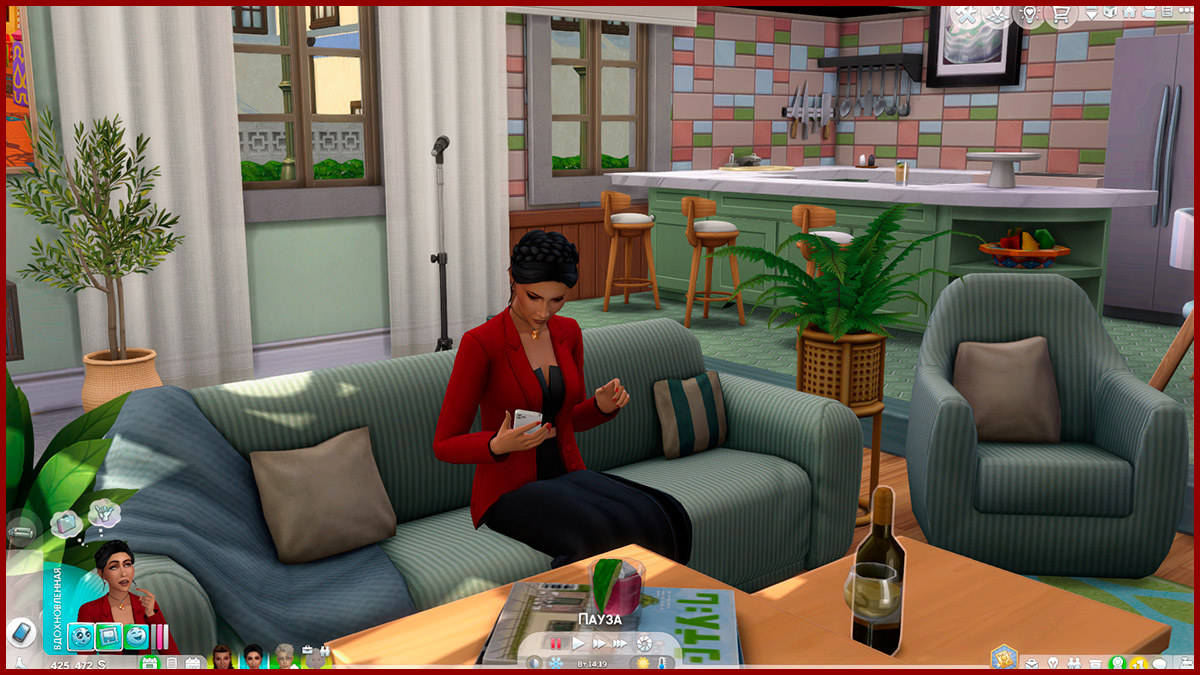The width and height of the screenshot is (1200, 675).
Task: Click the pause button in speed controls
Action: point(554,643)
